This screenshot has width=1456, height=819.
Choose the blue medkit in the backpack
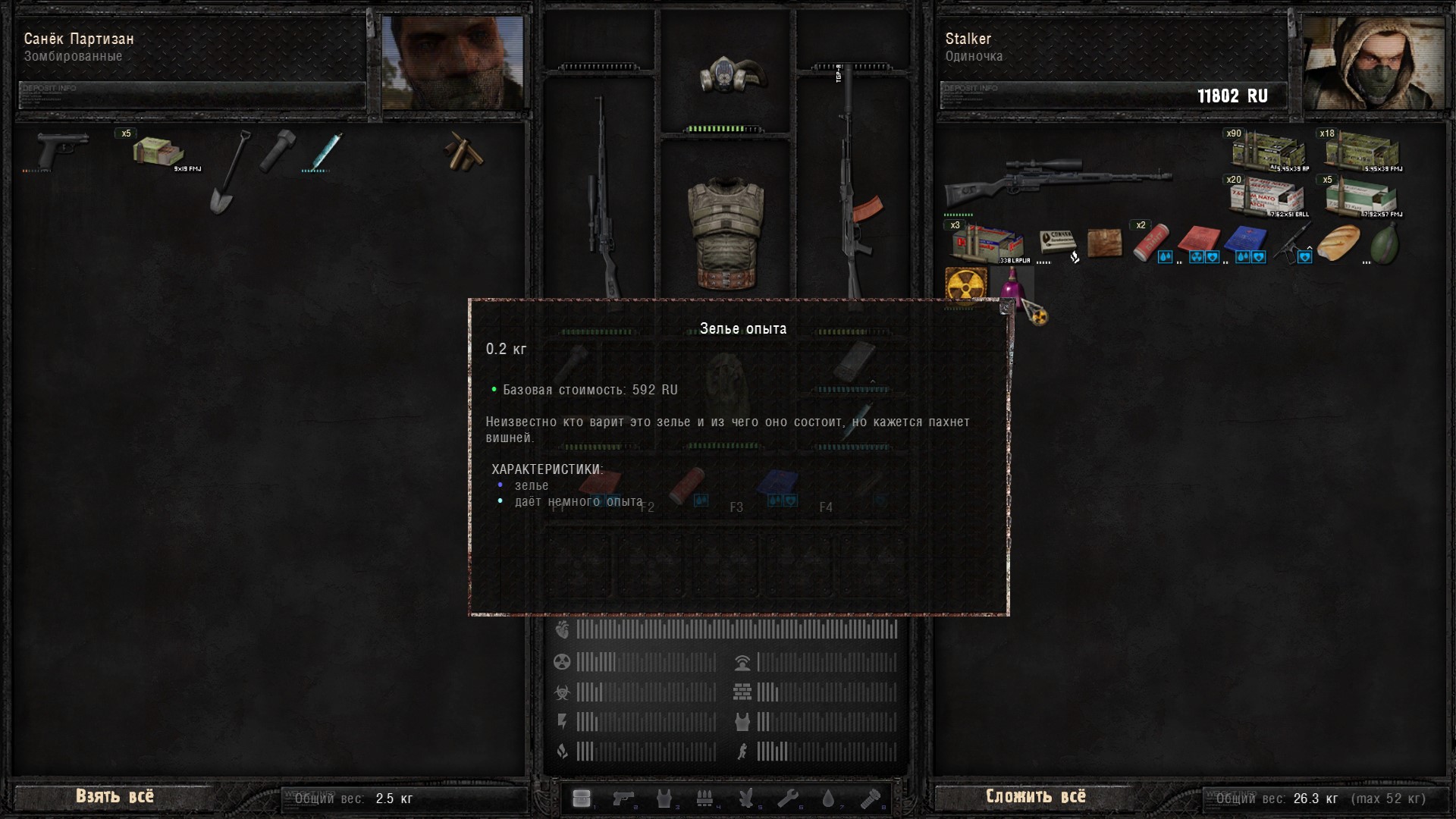pyautogui.click(x=1244, y=242)
